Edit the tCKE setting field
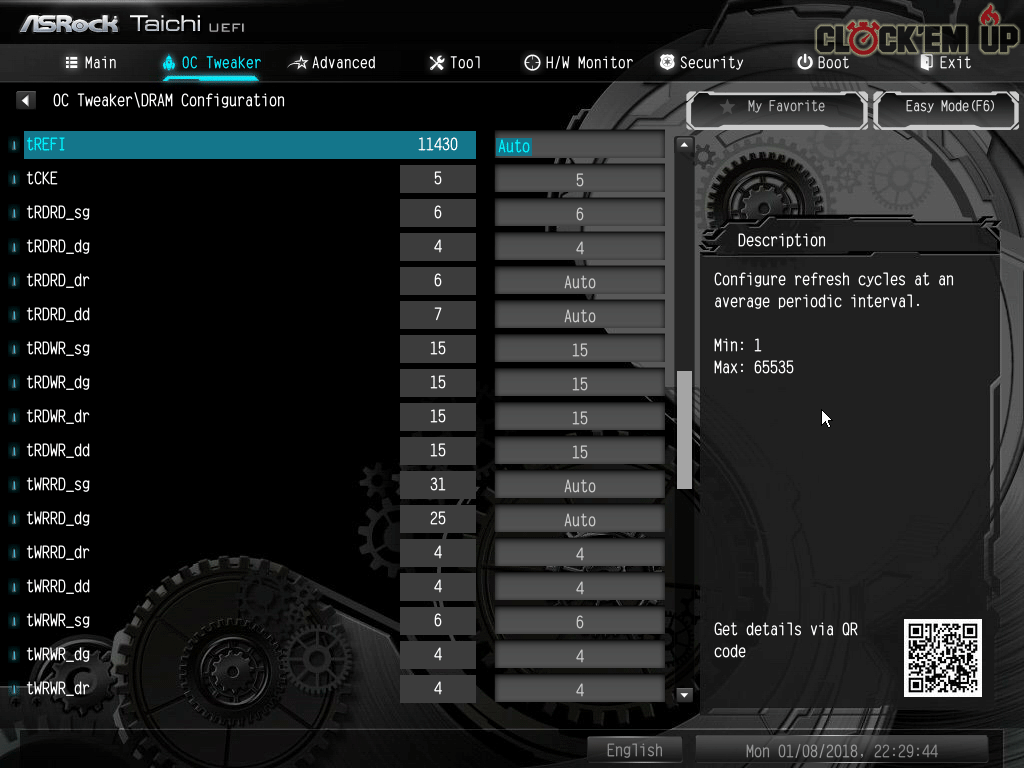 click(580, 180)
